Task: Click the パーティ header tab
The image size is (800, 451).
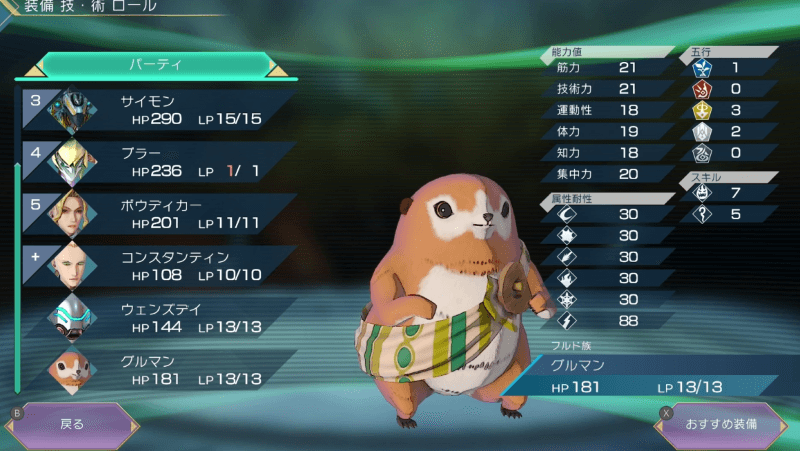Action: tap(155, 64)
